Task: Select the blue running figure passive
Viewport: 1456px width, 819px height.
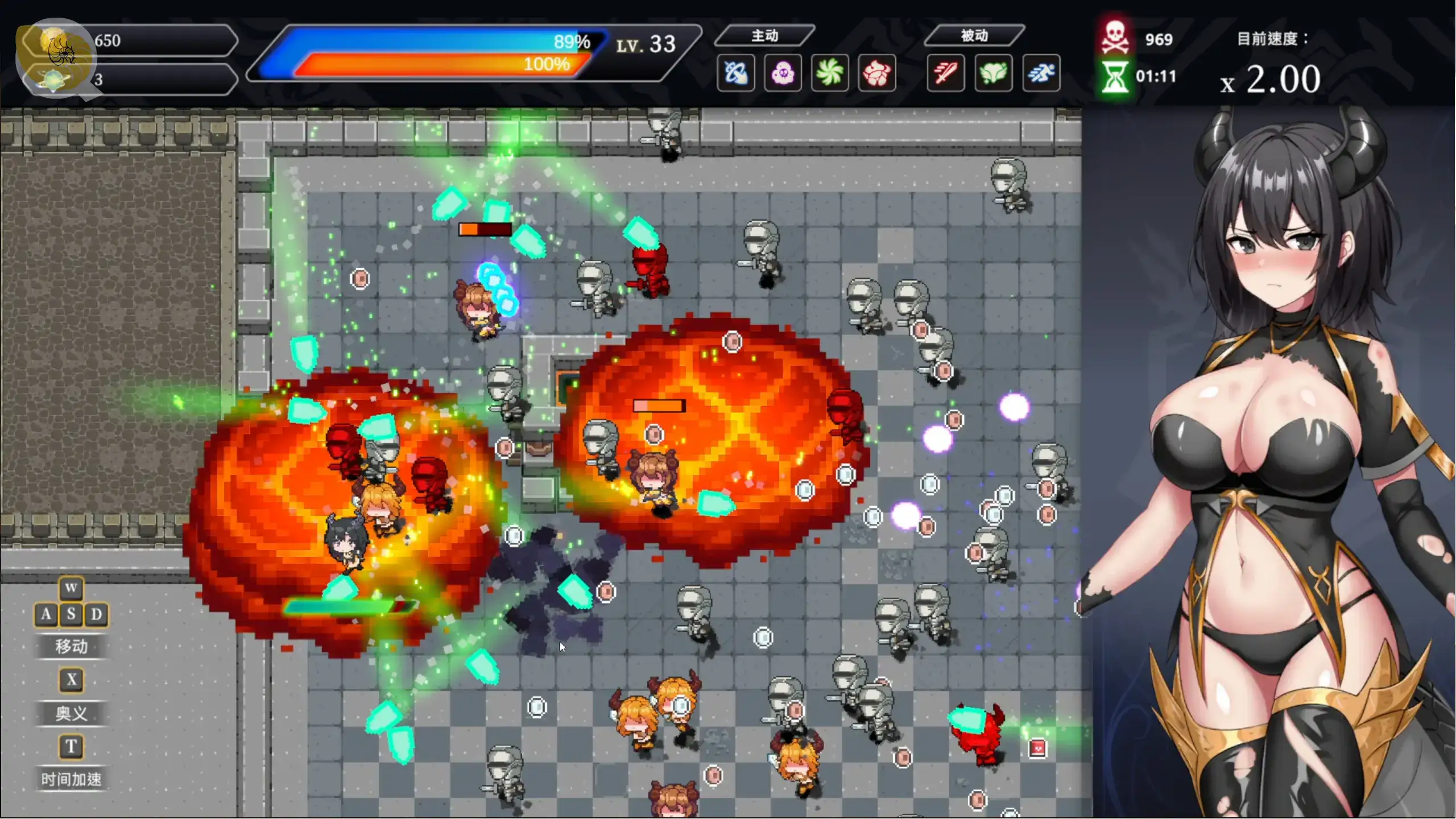Action: point(1041,73)
